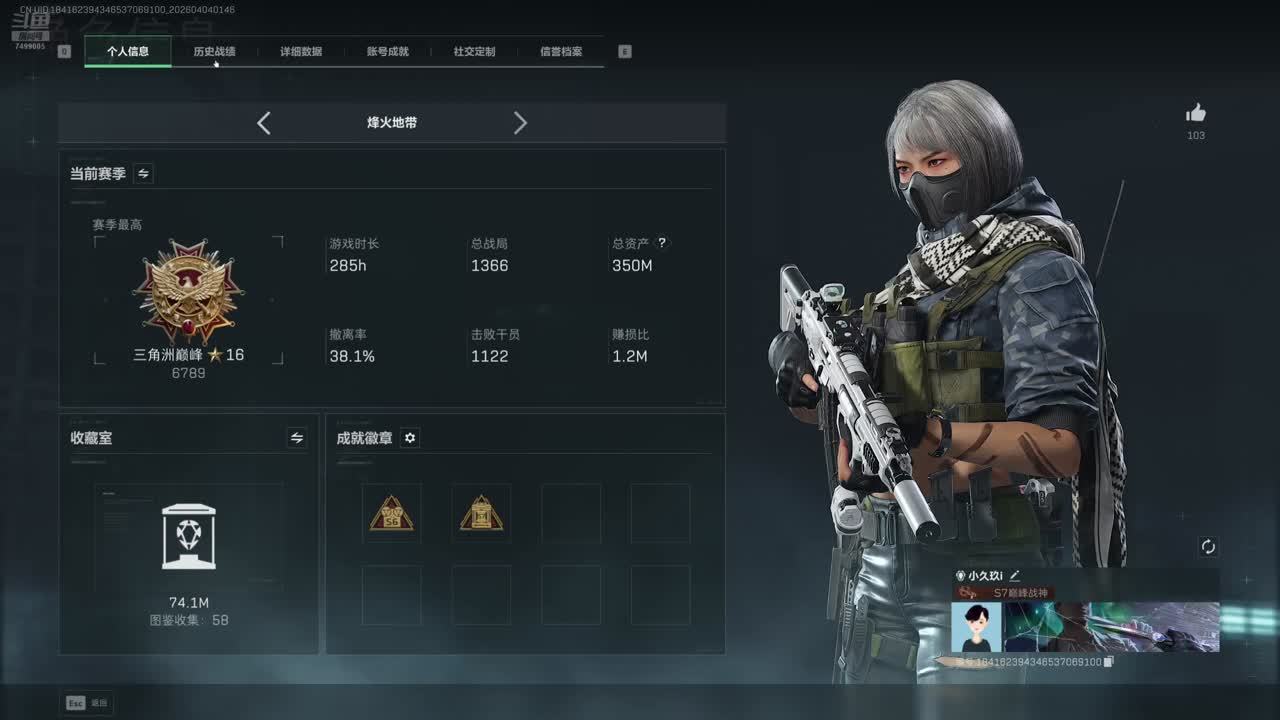Give a thumbs-up like to this profile
Viewport: 1280px width, 720px height.
click(1196, 113)
